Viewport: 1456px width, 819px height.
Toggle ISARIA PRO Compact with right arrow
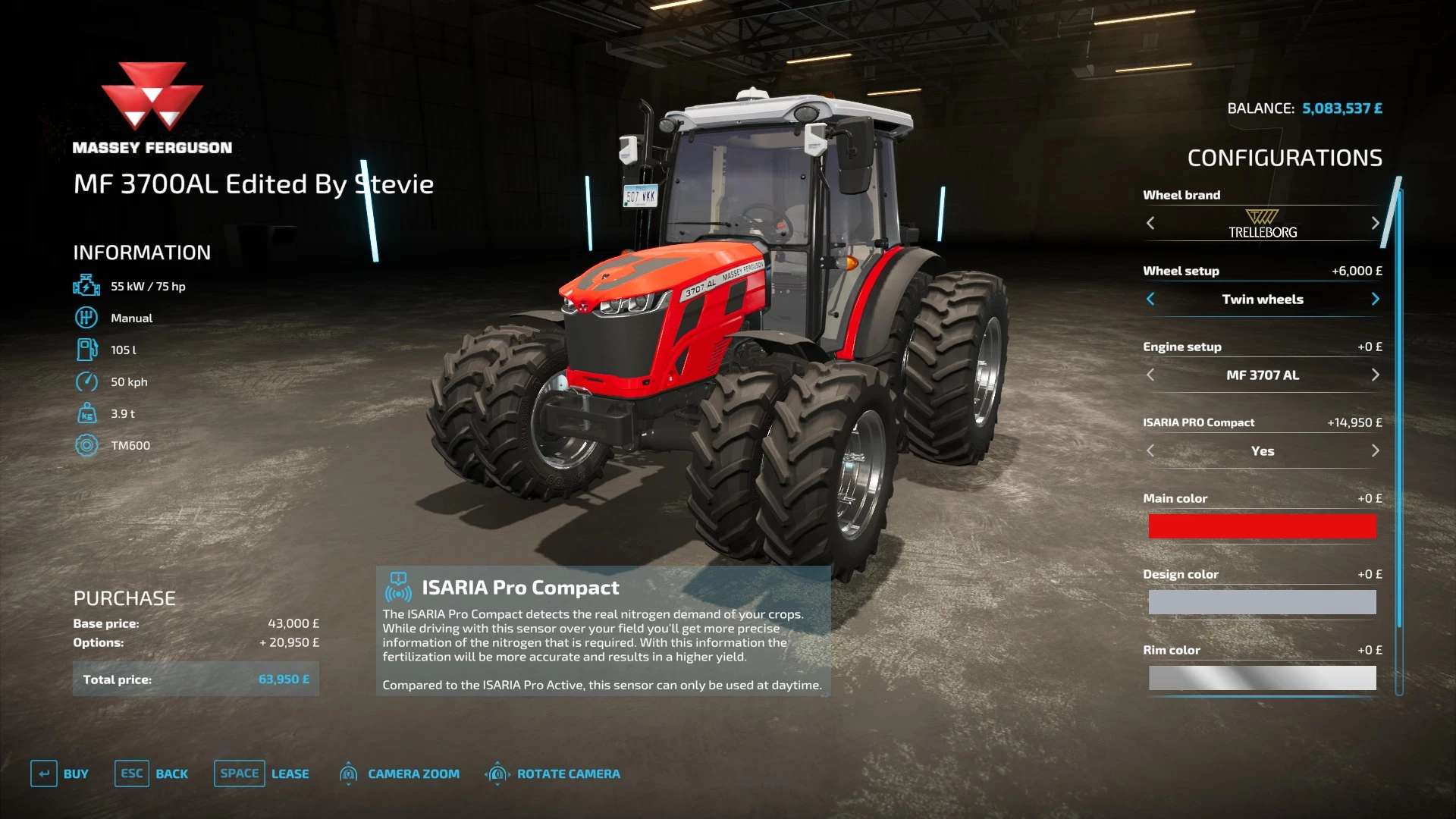point(1375,450)
